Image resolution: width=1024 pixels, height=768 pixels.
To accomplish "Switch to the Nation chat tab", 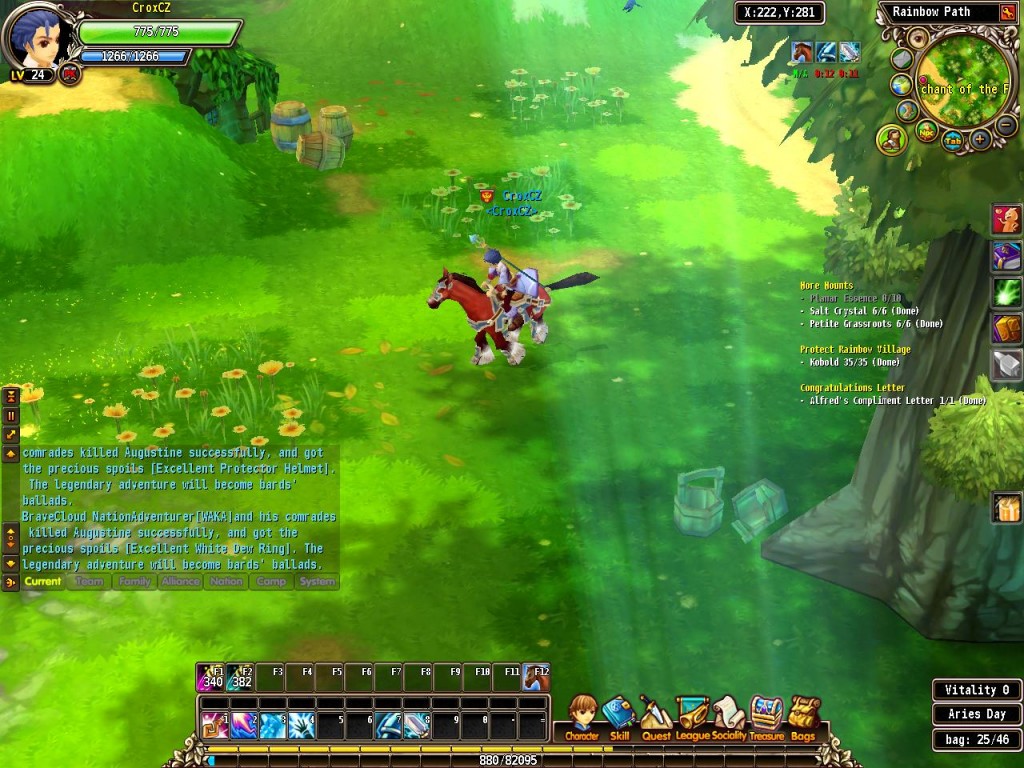I will coord(226,581).
